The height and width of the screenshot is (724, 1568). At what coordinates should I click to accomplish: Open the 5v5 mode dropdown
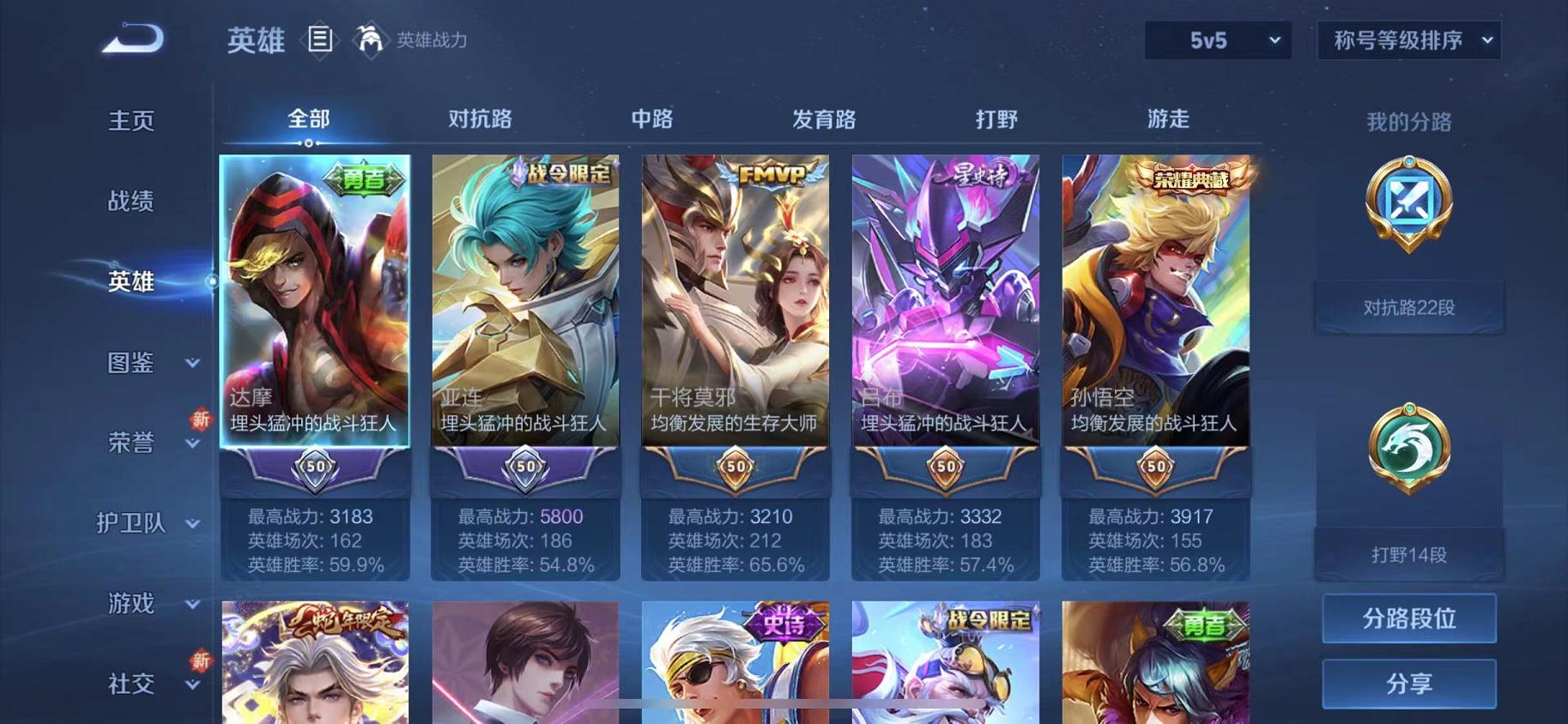pyautogui.click(x=1216, y=40)
